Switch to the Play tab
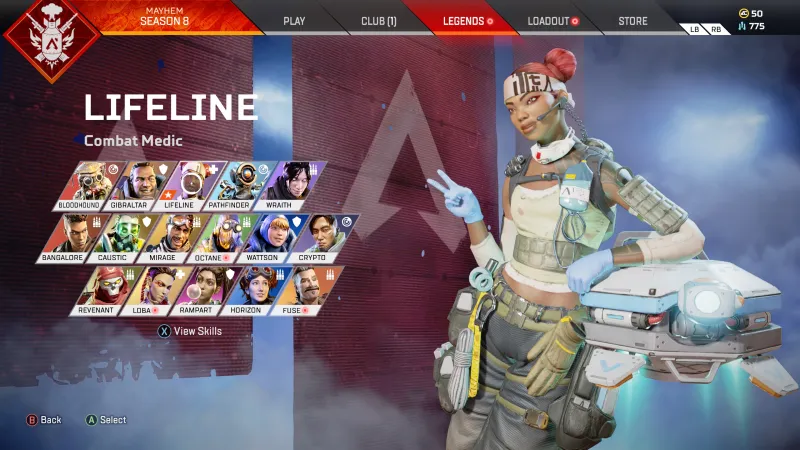 [x=294, y=21]
